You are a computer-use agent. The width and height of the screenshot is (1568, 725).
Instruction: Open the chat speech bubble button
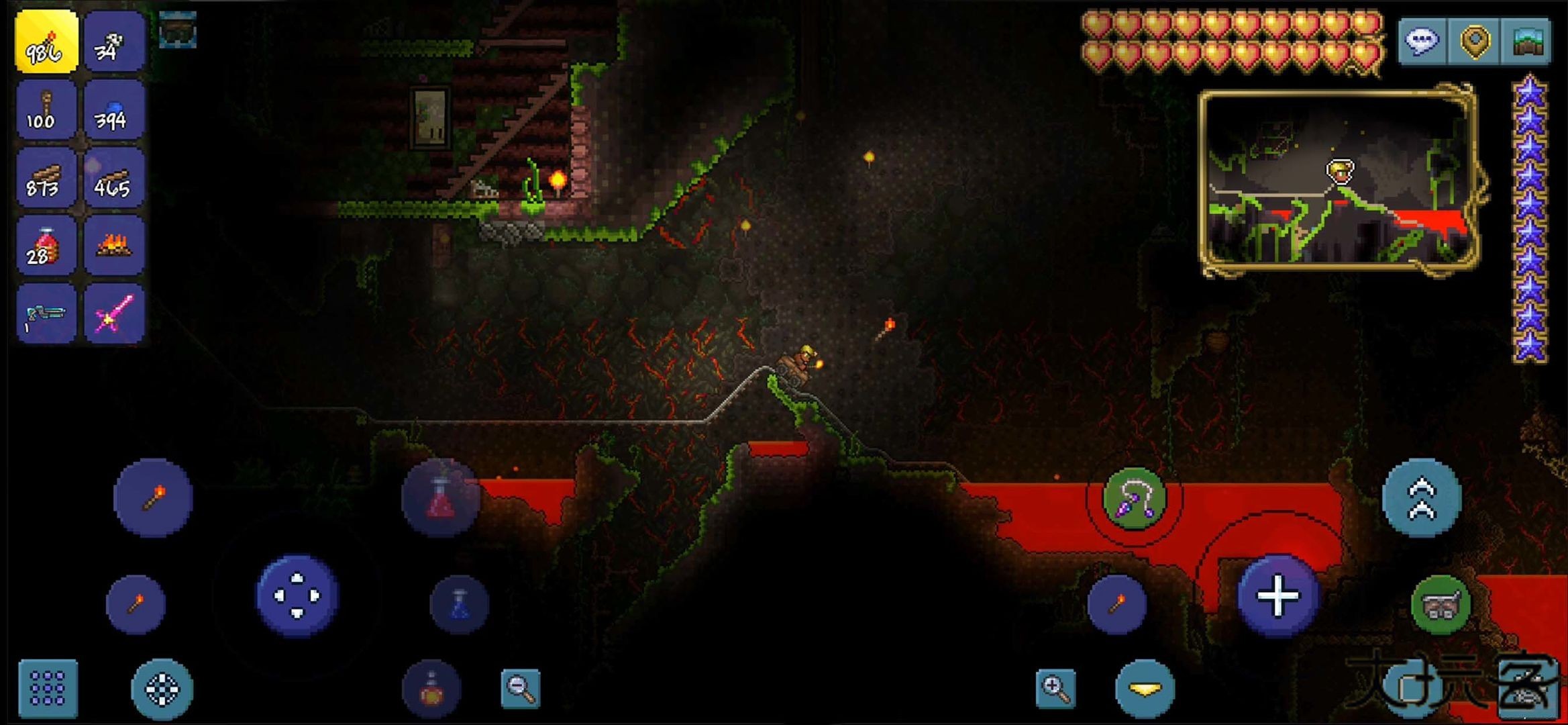pos(1422,42)
